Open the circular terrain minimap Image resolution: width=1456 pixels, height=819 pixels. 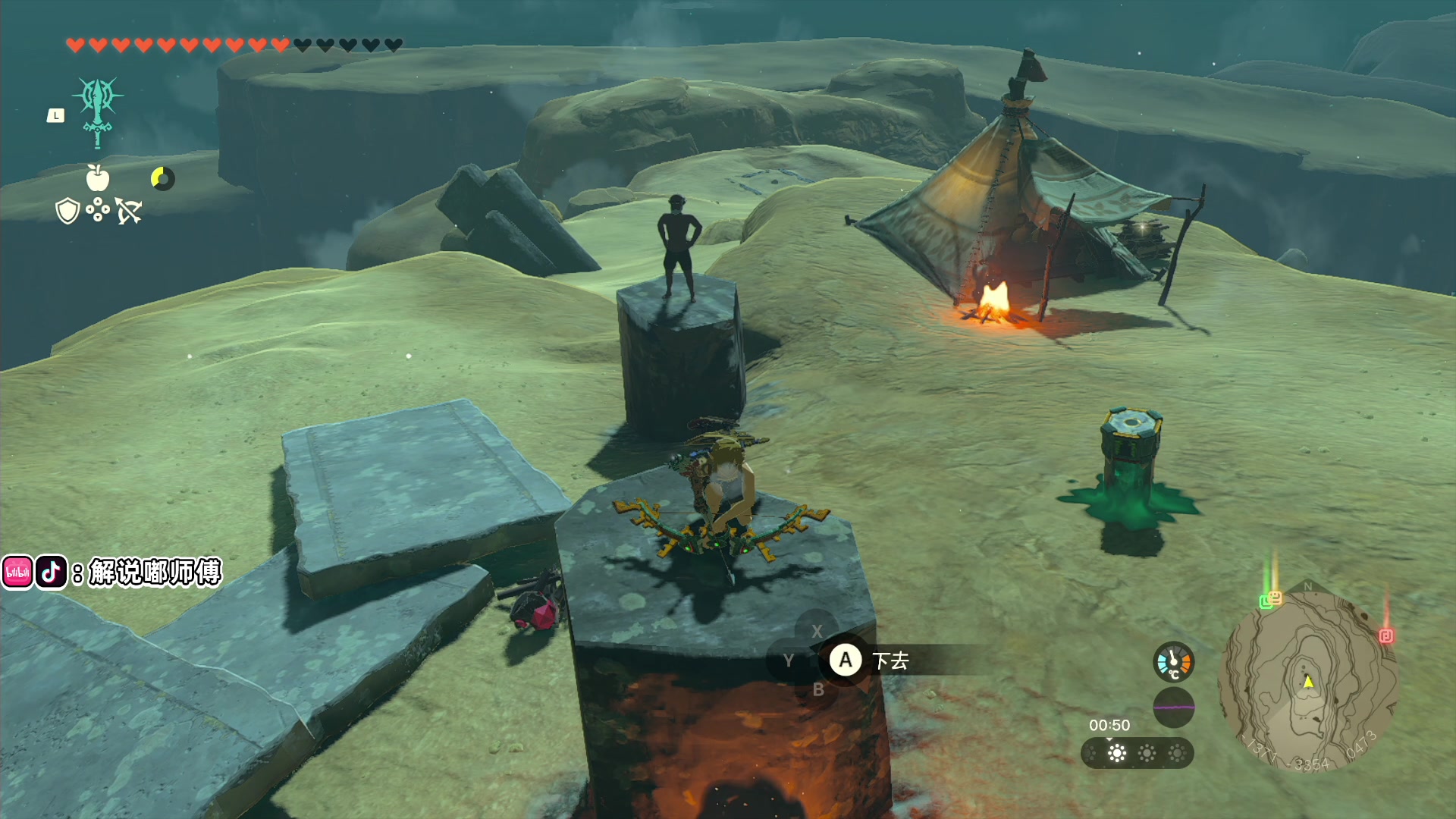pos(1307,680)
